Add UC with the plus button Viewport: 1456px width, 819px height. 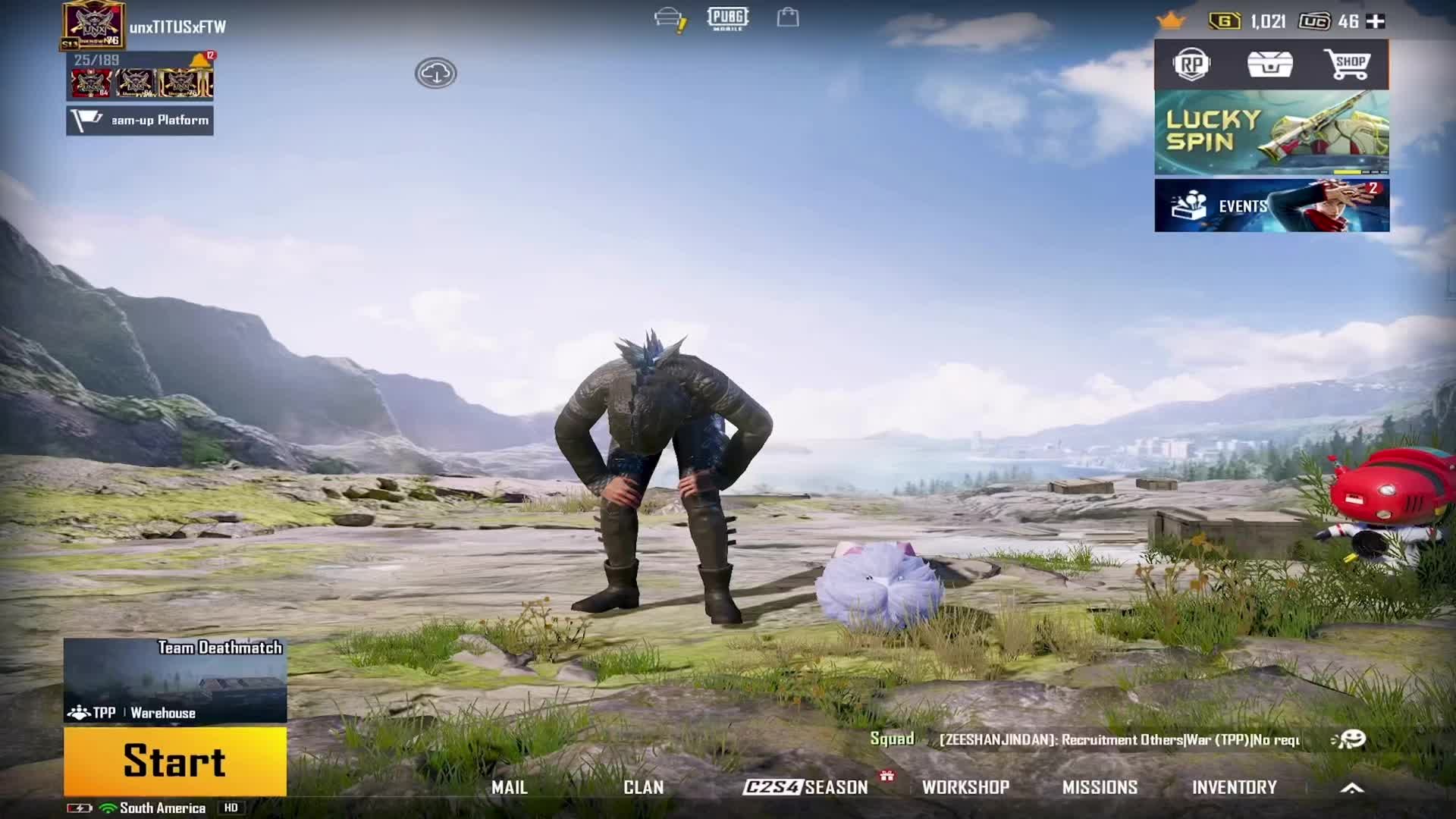coord(1376,21)
